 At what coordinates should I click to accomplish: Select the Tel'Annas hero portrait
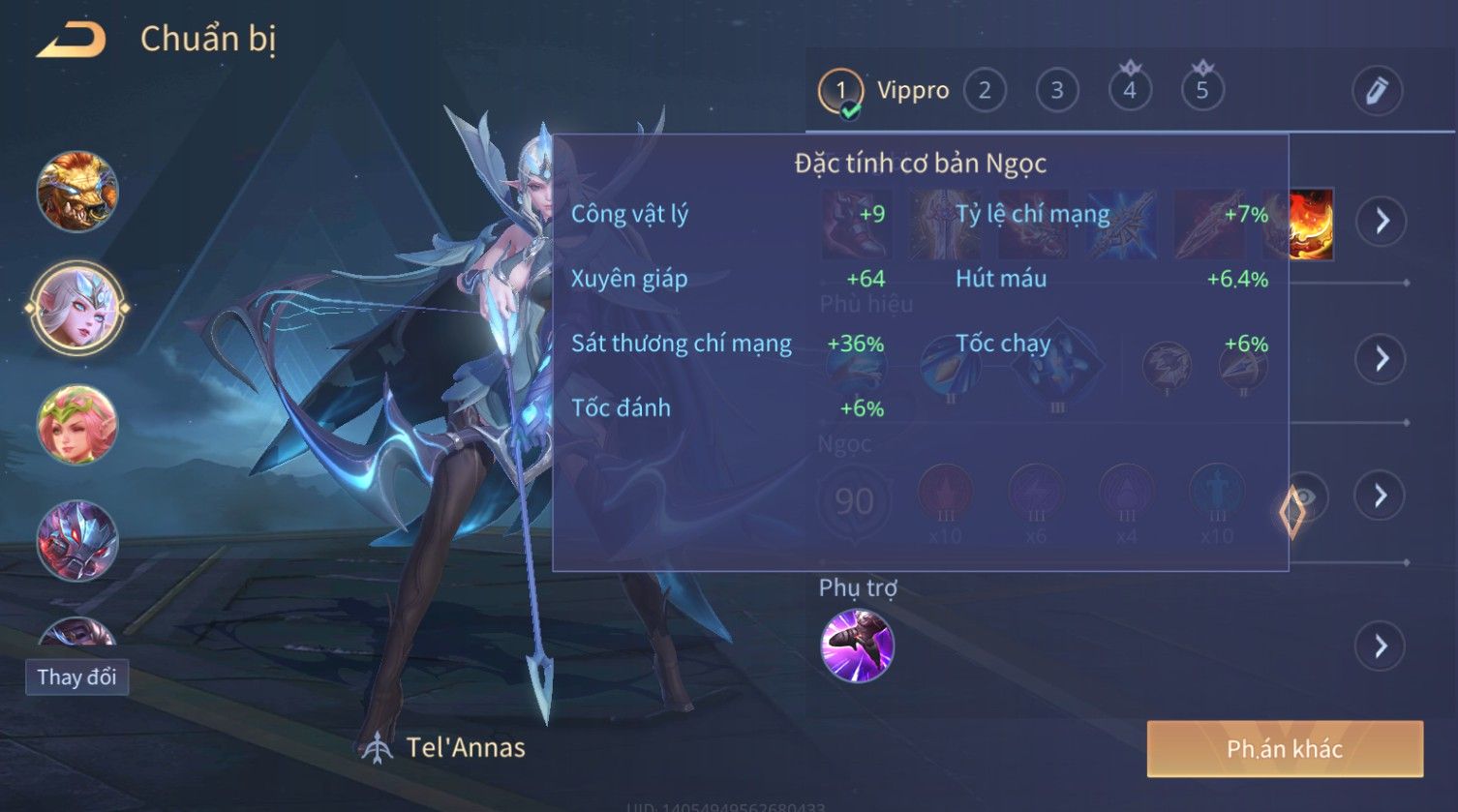77,308
